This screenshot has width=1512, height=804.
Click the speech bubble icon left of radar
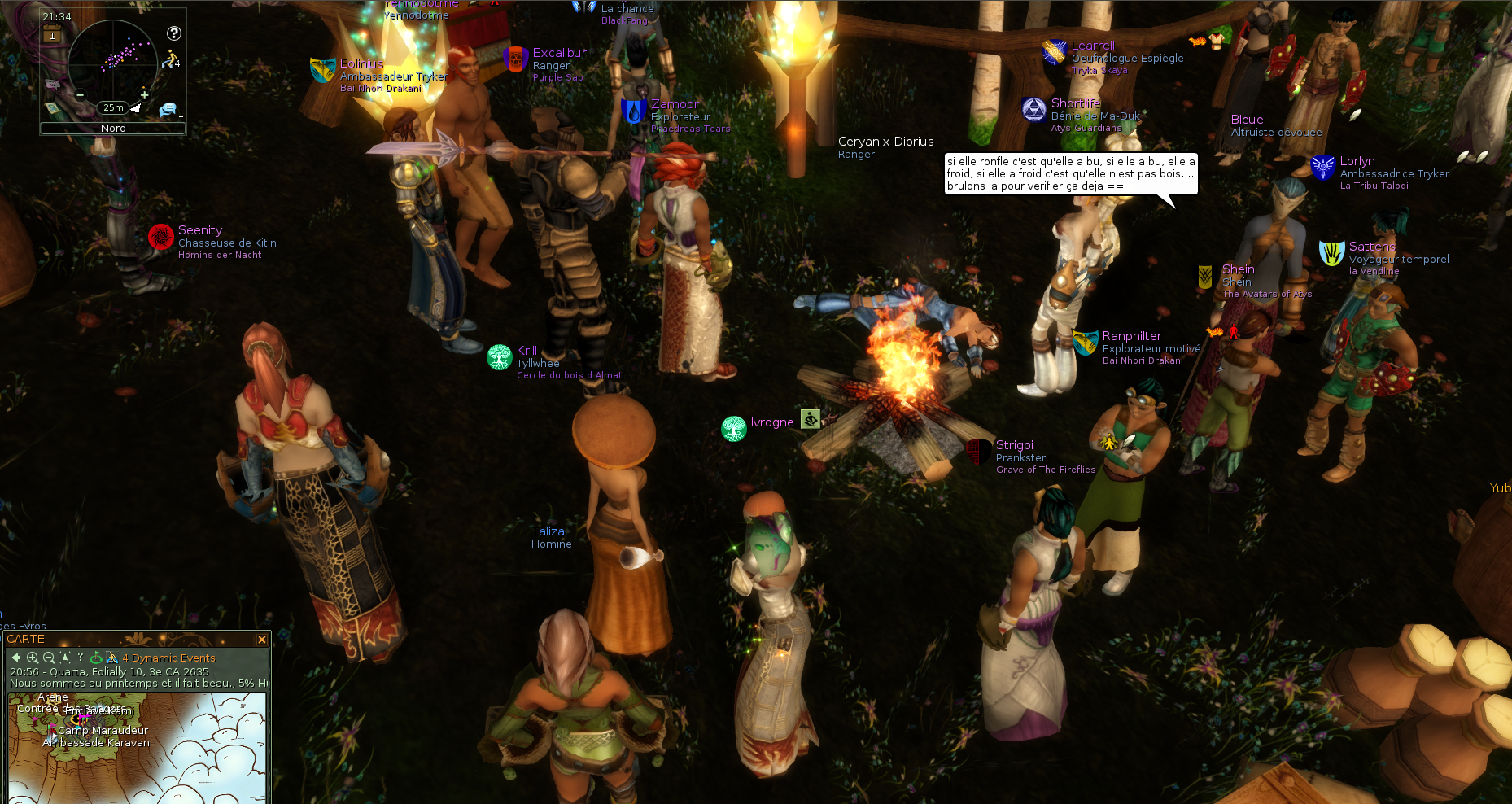(x=53, y=85)
